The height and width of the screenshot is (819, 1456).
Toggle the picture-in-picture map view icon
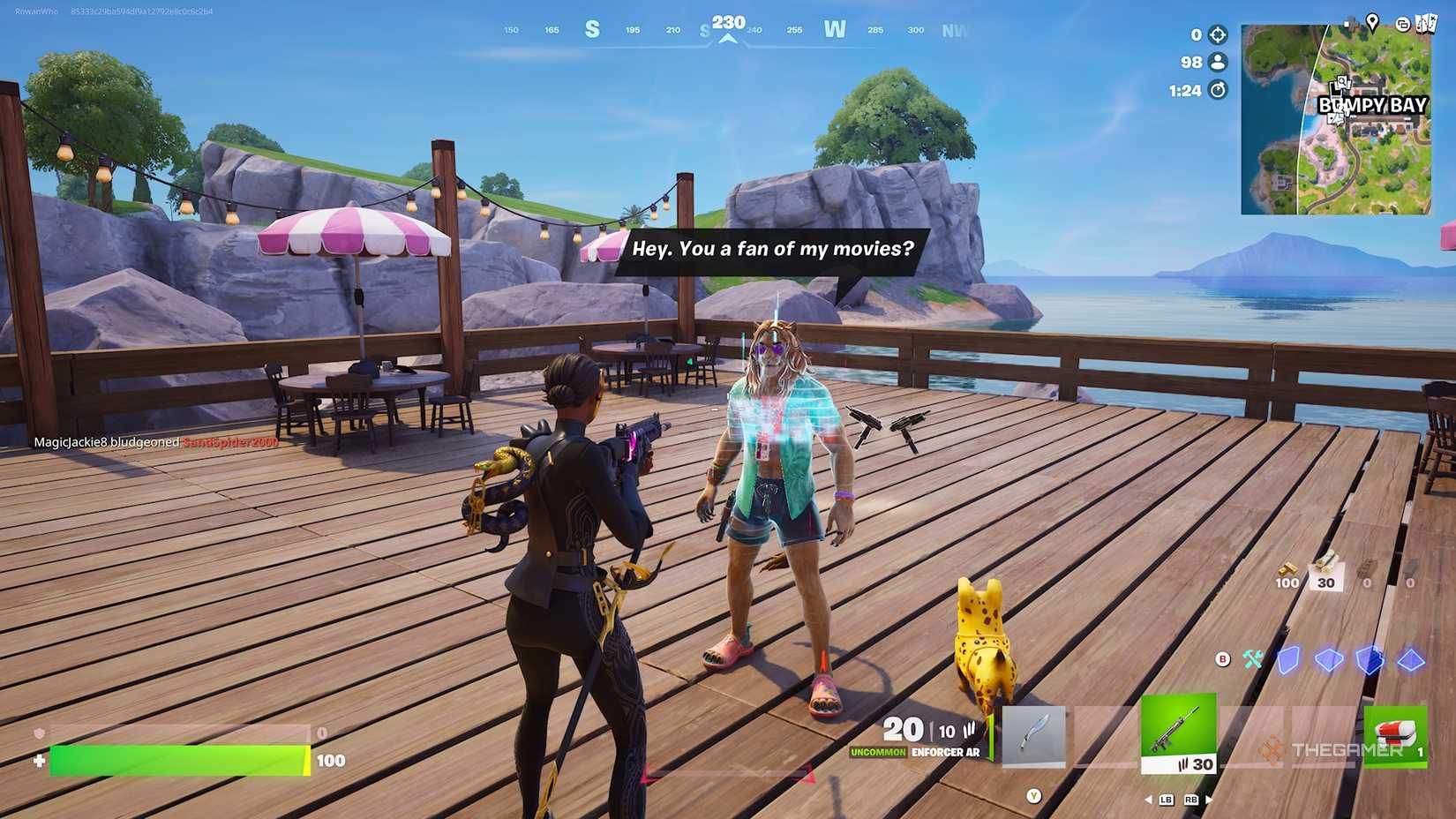(1403, 25)
